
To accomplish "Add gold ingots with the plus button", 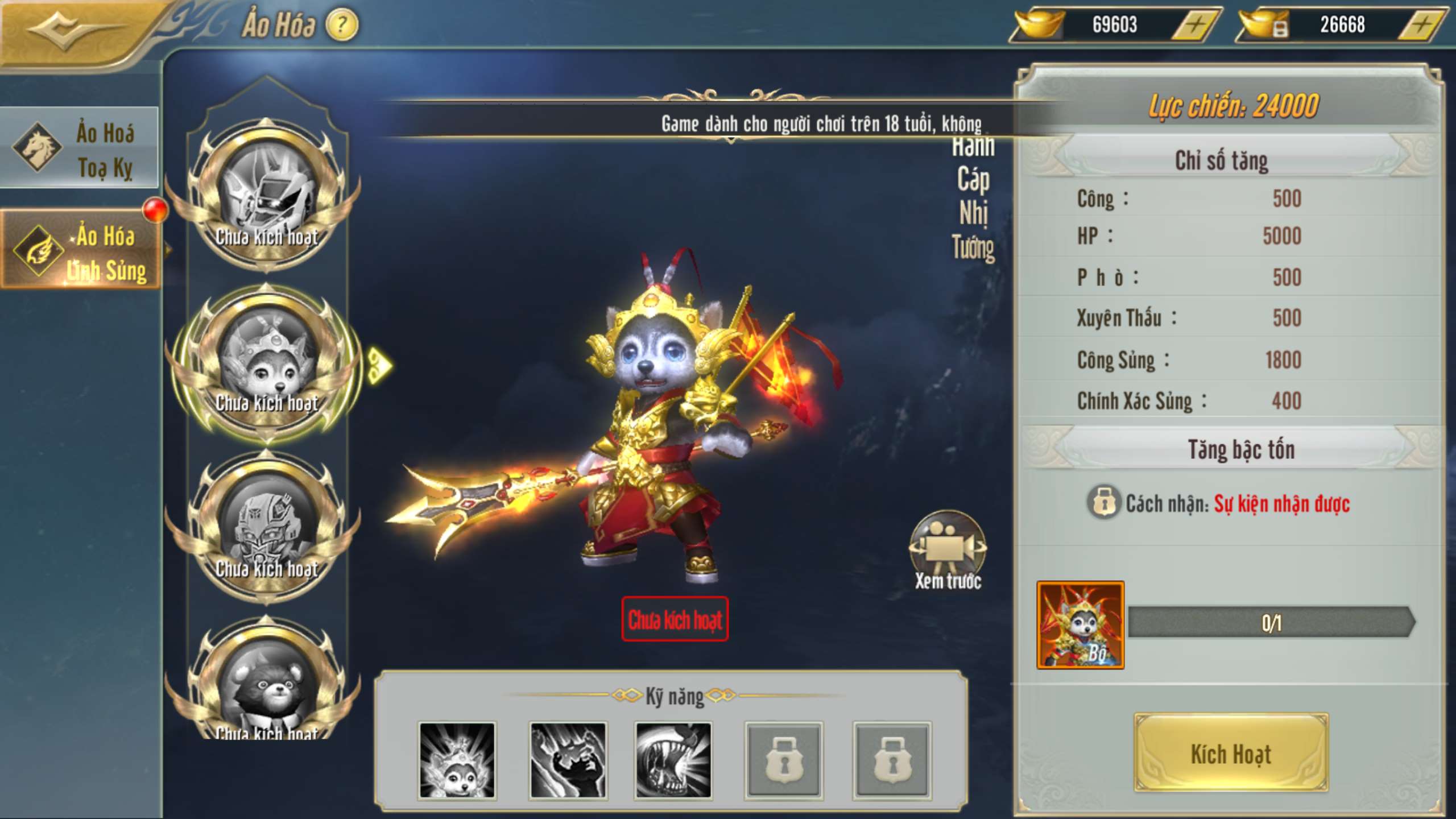I will click(x=1196, y=25).
